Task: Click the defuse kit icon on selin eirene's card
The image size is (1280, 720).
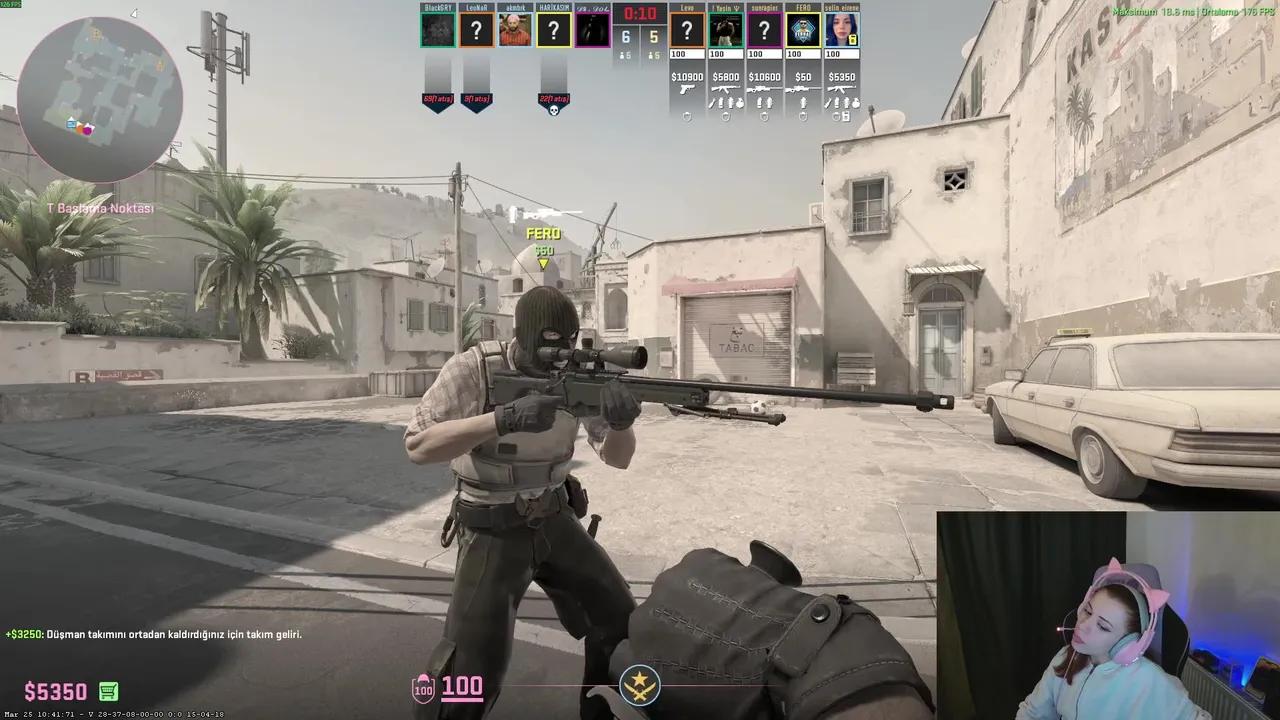Action: (845, 117)
